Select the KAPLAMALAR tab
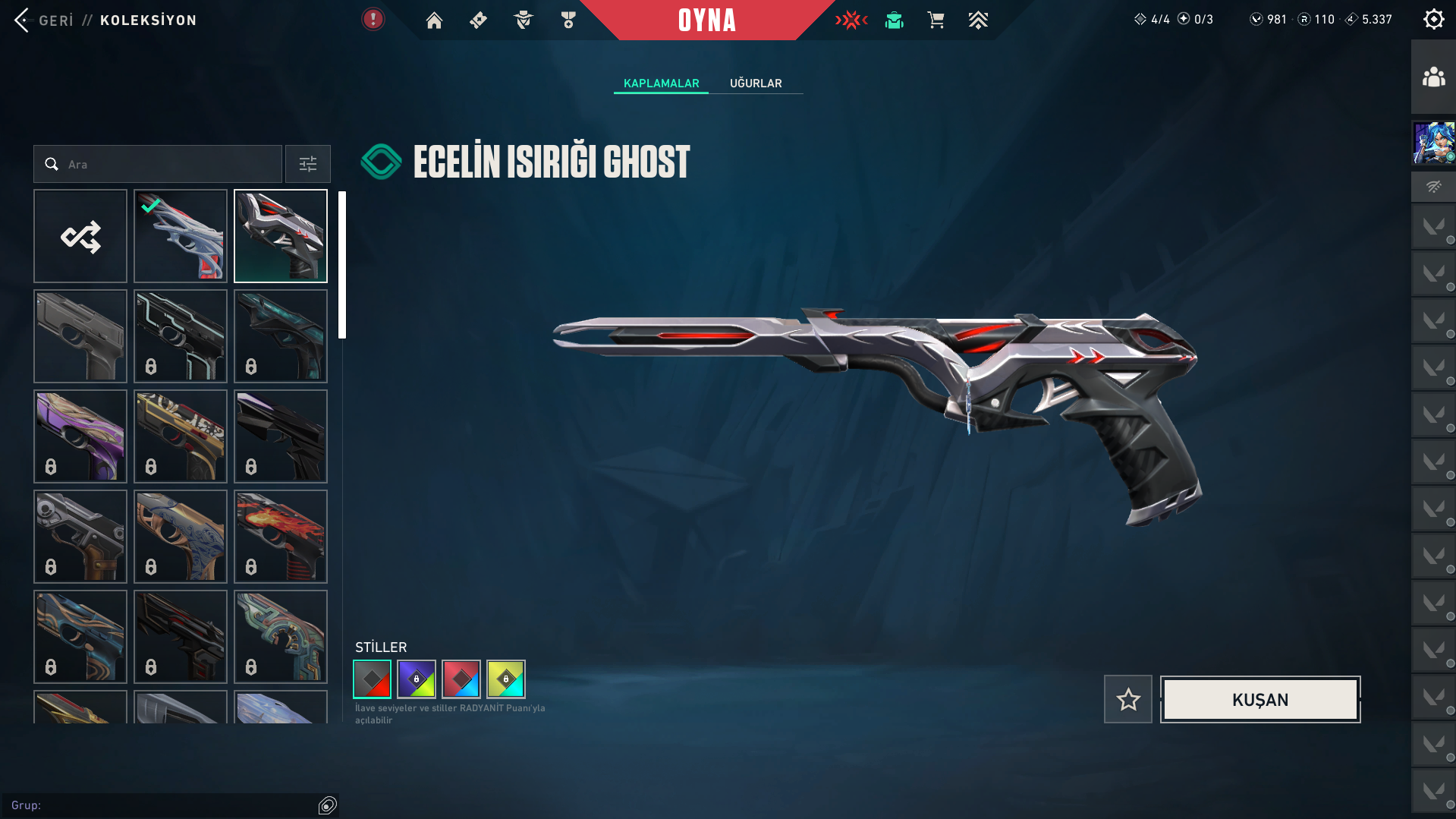 pyautogui.click(x=661, y=83)
